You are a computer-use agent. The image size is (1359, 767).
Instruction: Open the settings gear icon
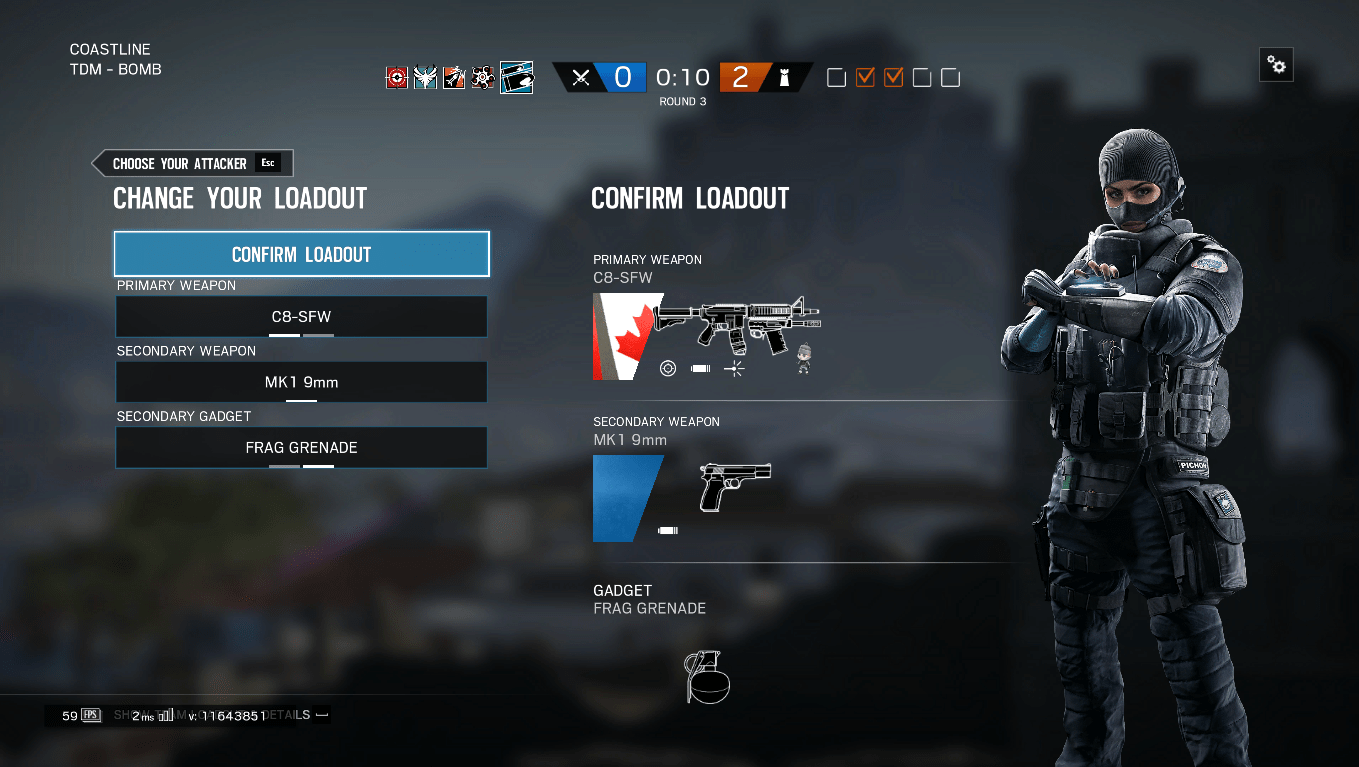coord(1276,64)
